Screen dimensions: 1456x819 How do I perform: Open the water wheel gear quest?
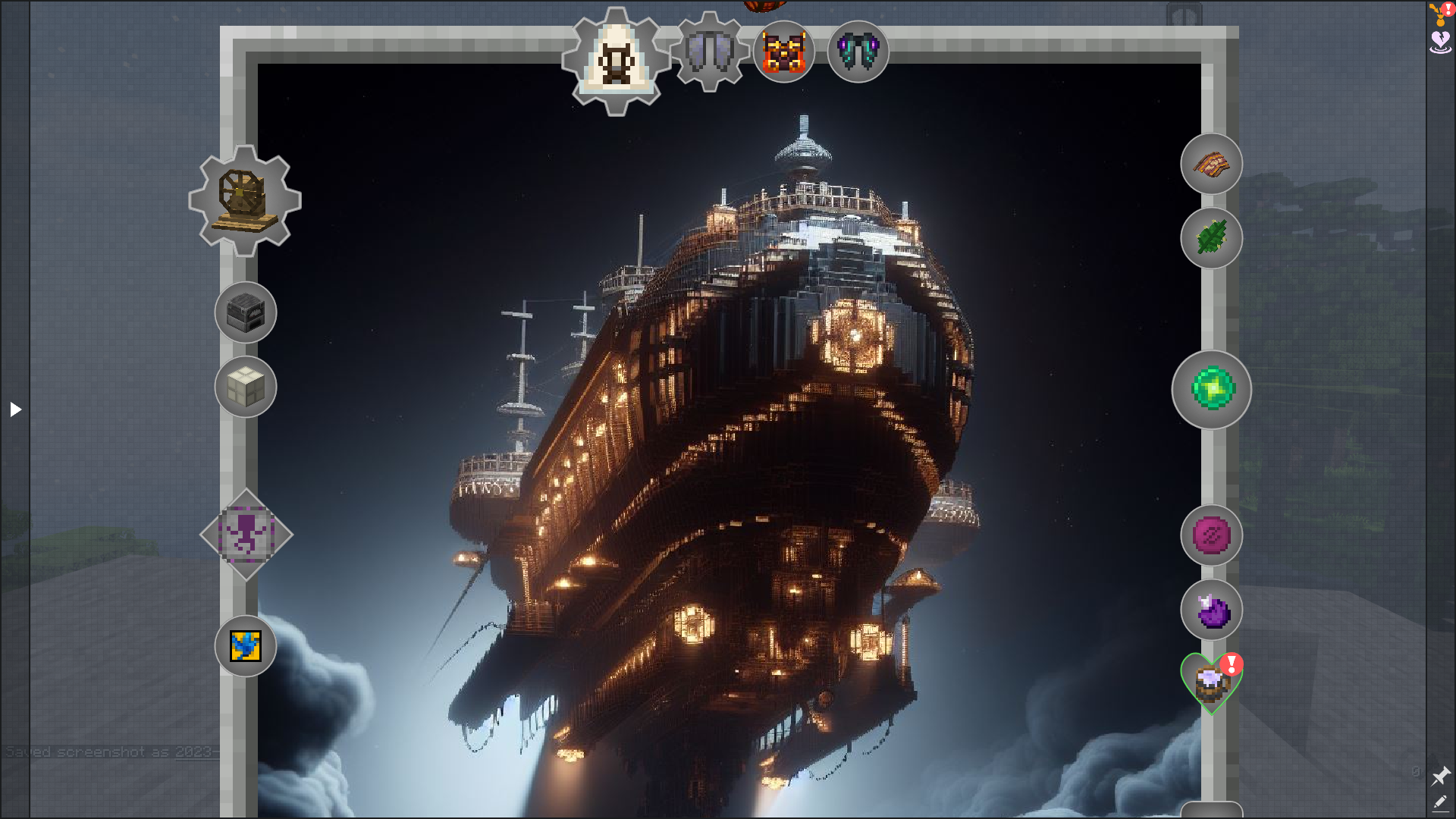pyautogui.click(x=245, y=200)
